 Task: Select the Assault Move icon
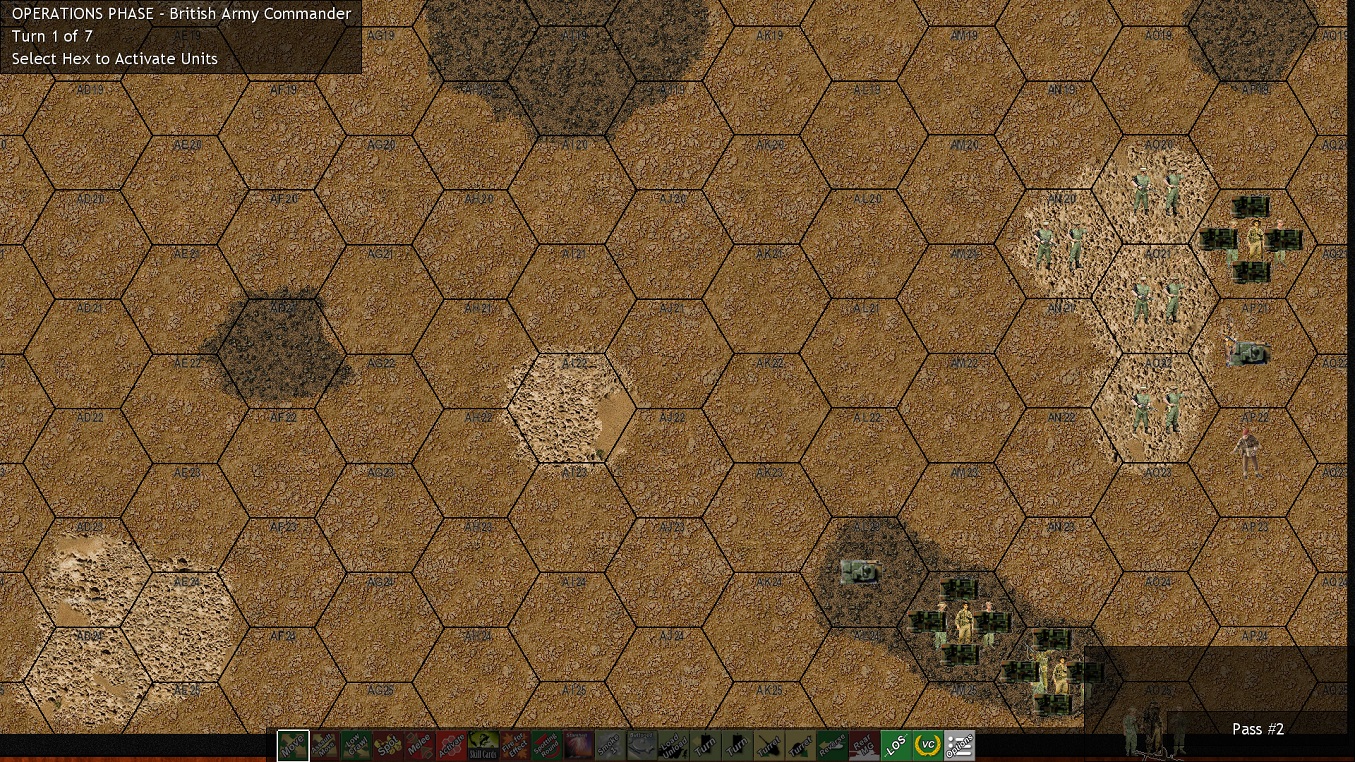point(325,745)
